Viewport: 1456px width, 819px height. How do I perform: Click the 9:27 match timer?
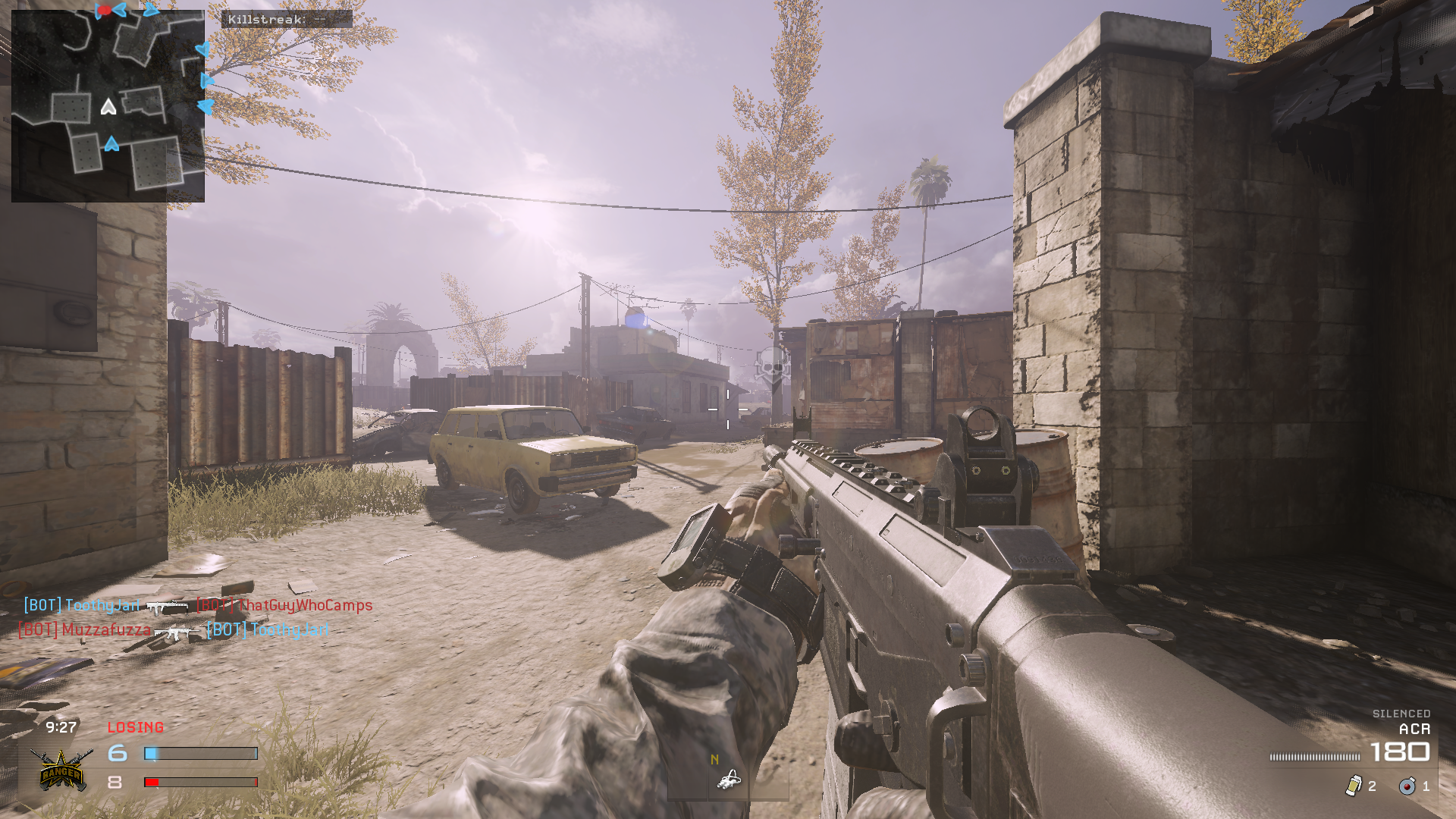point(60,726)
